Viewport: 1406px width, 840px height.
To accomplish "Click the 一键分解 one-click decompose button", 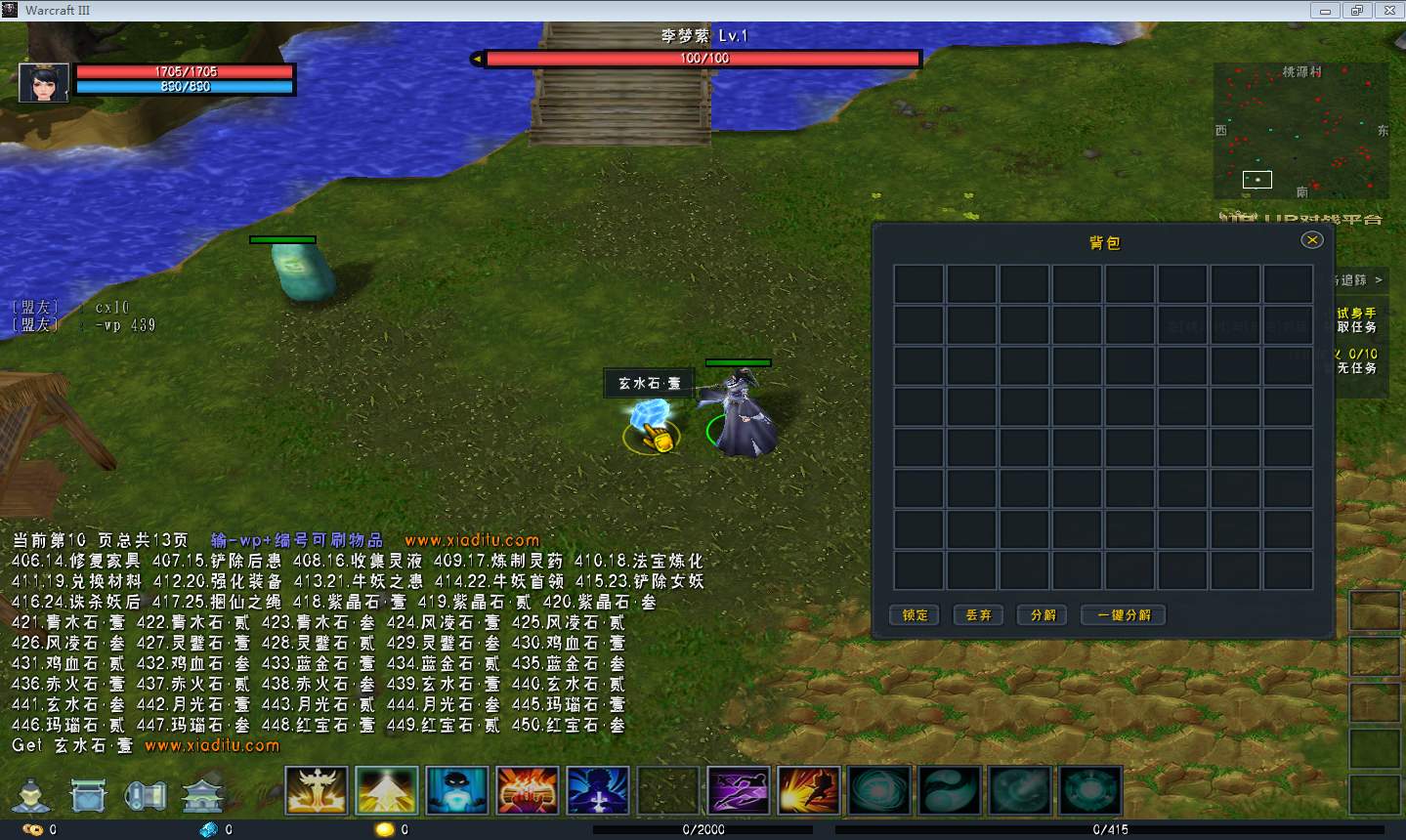I will pyautogui.click(x=1124, y=615).
